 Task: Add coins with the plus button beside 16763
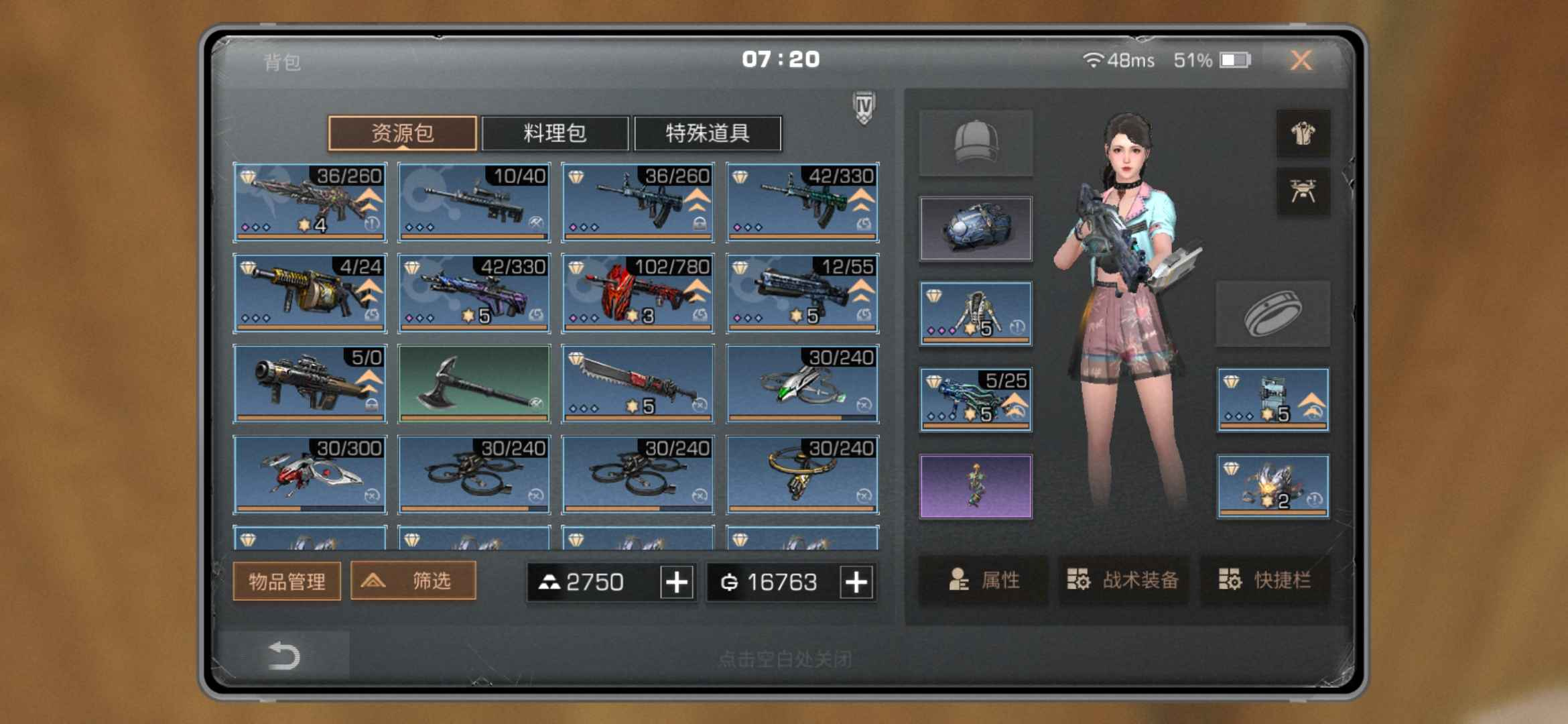pyautogui.click(x=856, y=582)
